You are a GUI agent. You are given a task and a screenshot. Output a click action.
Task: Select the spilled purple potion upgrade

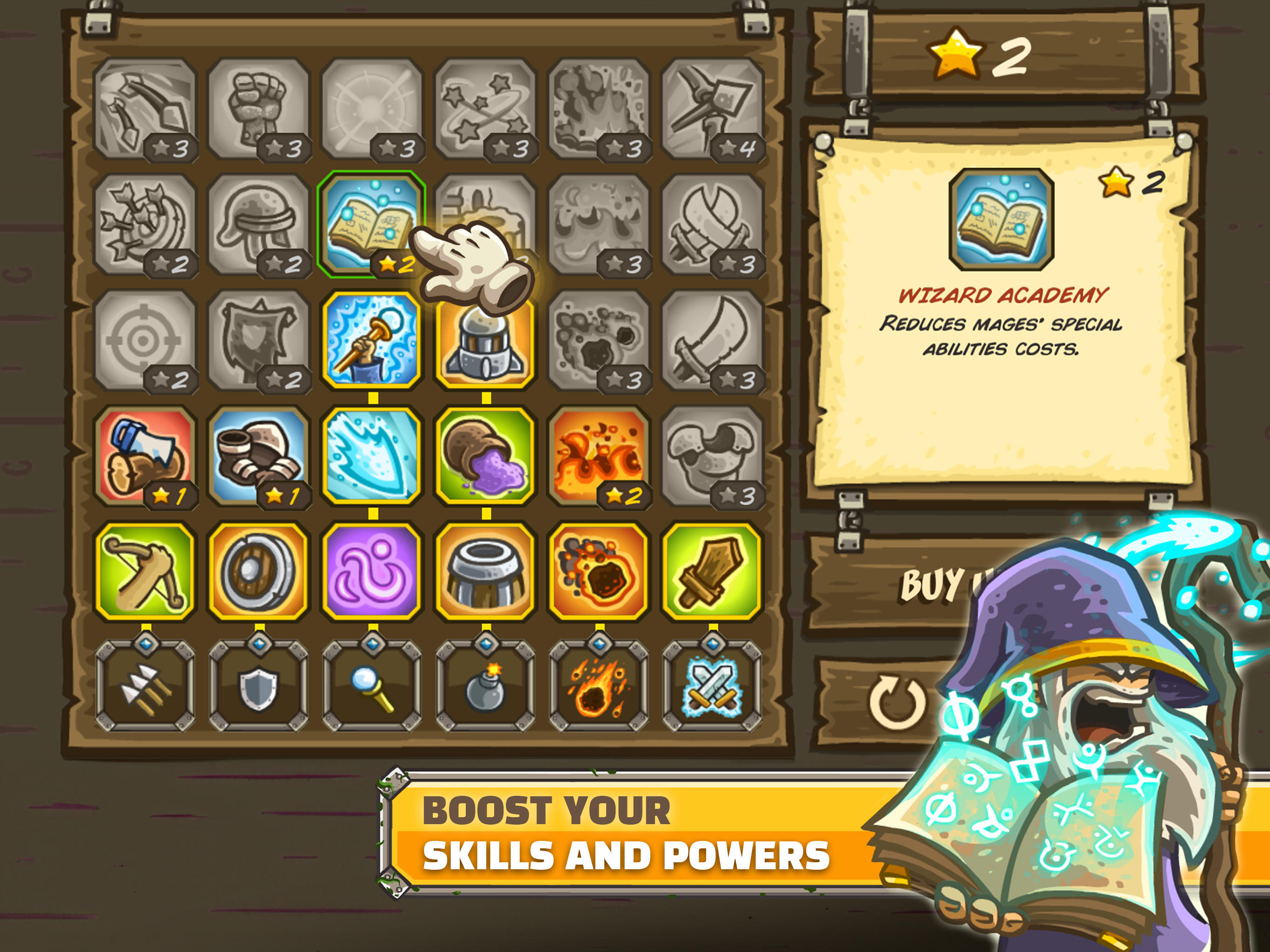[x=485, y=456]
